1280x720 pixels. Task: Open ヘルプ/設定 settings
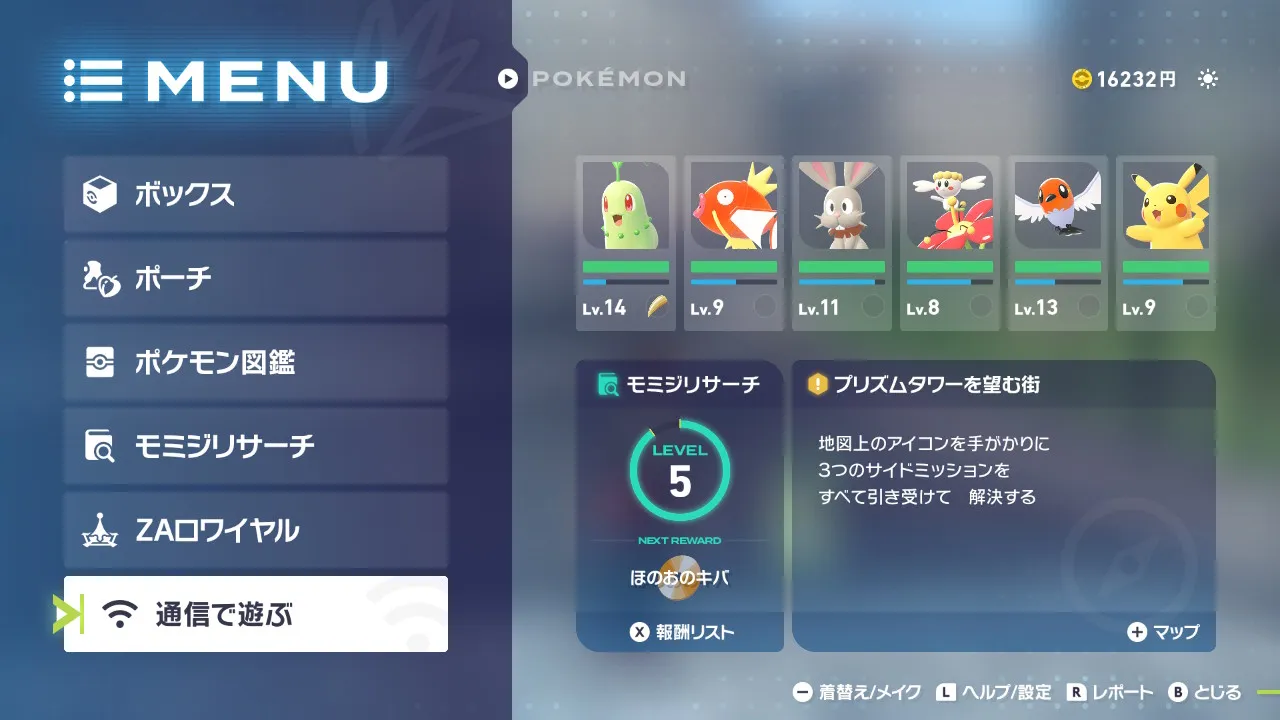point(994,692)
